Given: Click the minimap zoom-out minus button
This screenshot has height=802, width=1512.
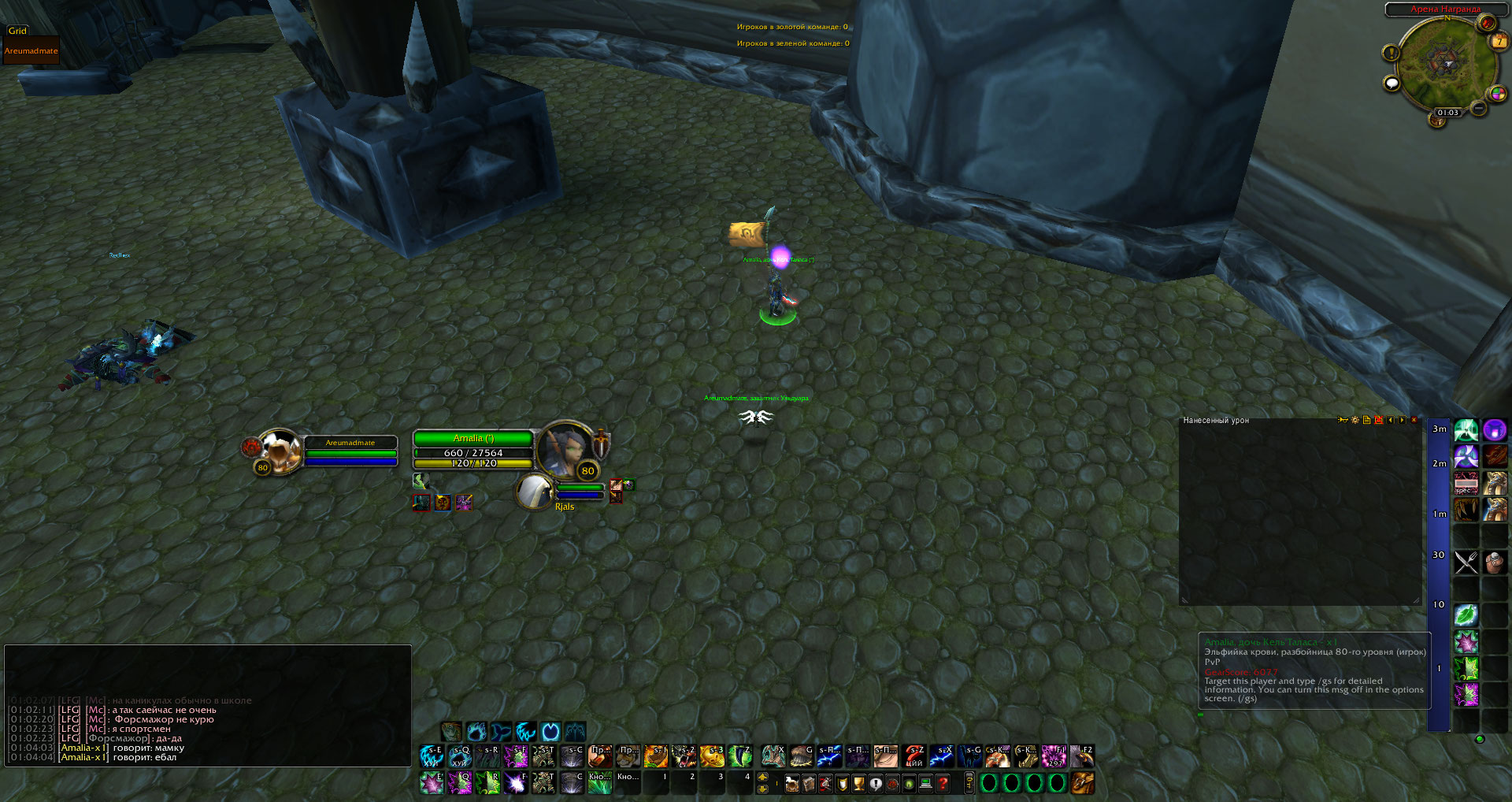Looking at the screenshot, I should (x=1478, y=107).
